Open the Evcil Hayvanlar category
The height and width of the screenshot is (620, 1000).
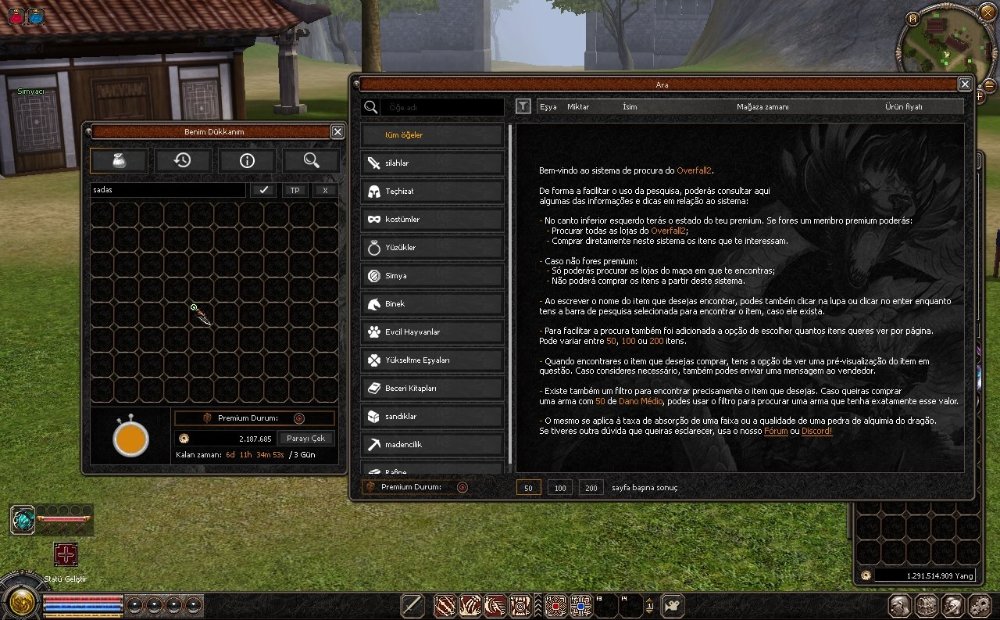[x=432, y=332]
